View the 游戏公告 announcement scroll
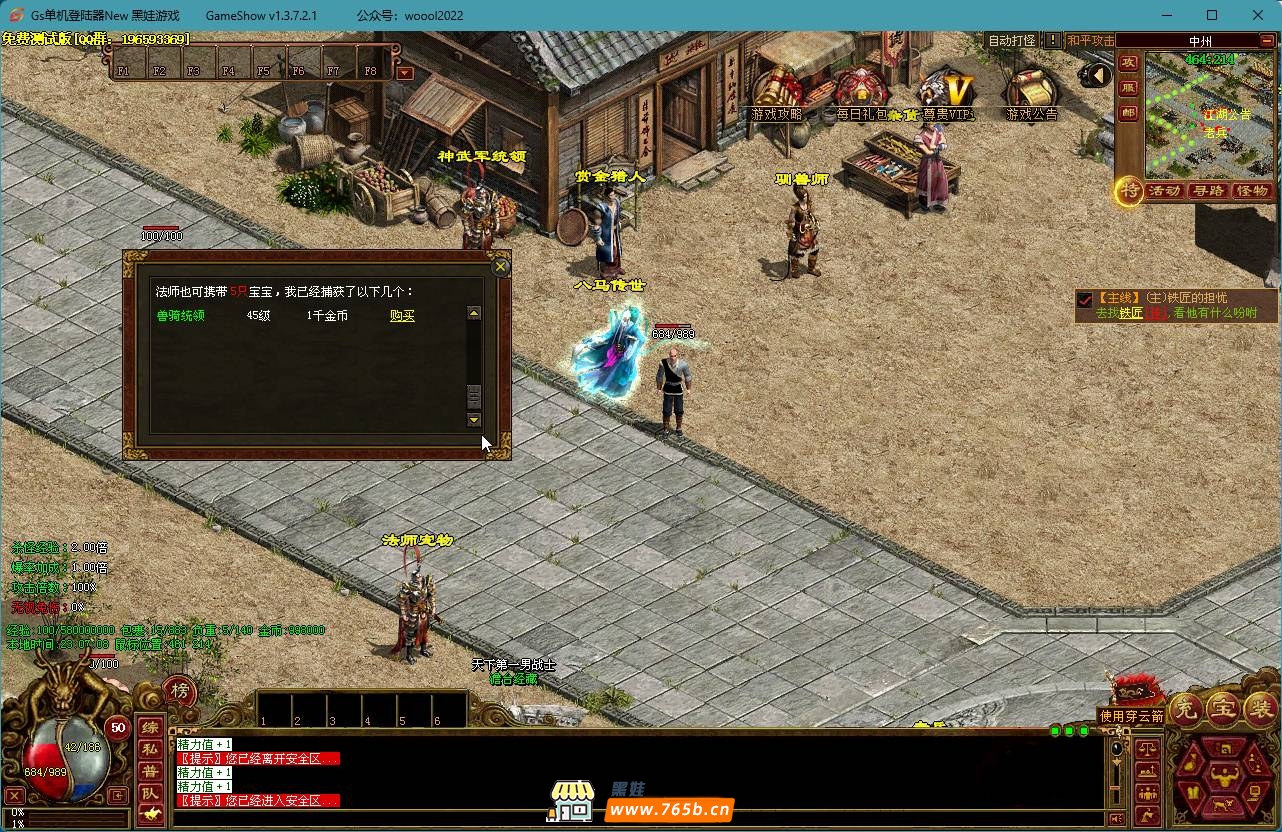Viewport: 1282px width, 832px height. click(1031, 94)
